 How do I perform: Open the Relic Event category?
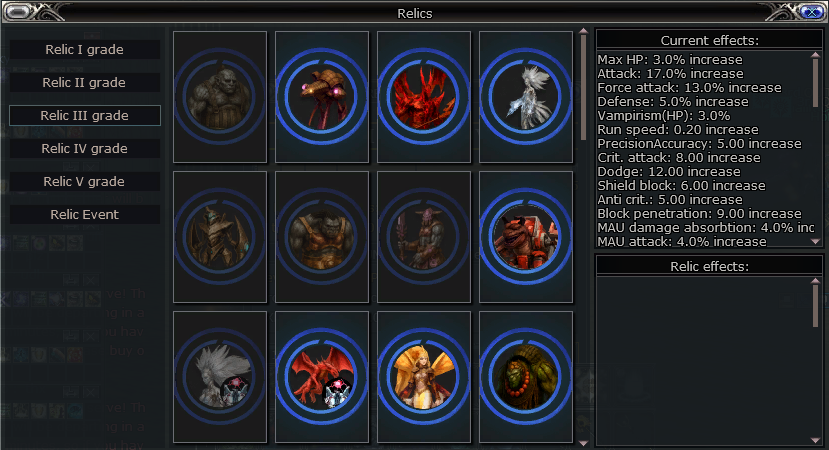coord(85,215)
